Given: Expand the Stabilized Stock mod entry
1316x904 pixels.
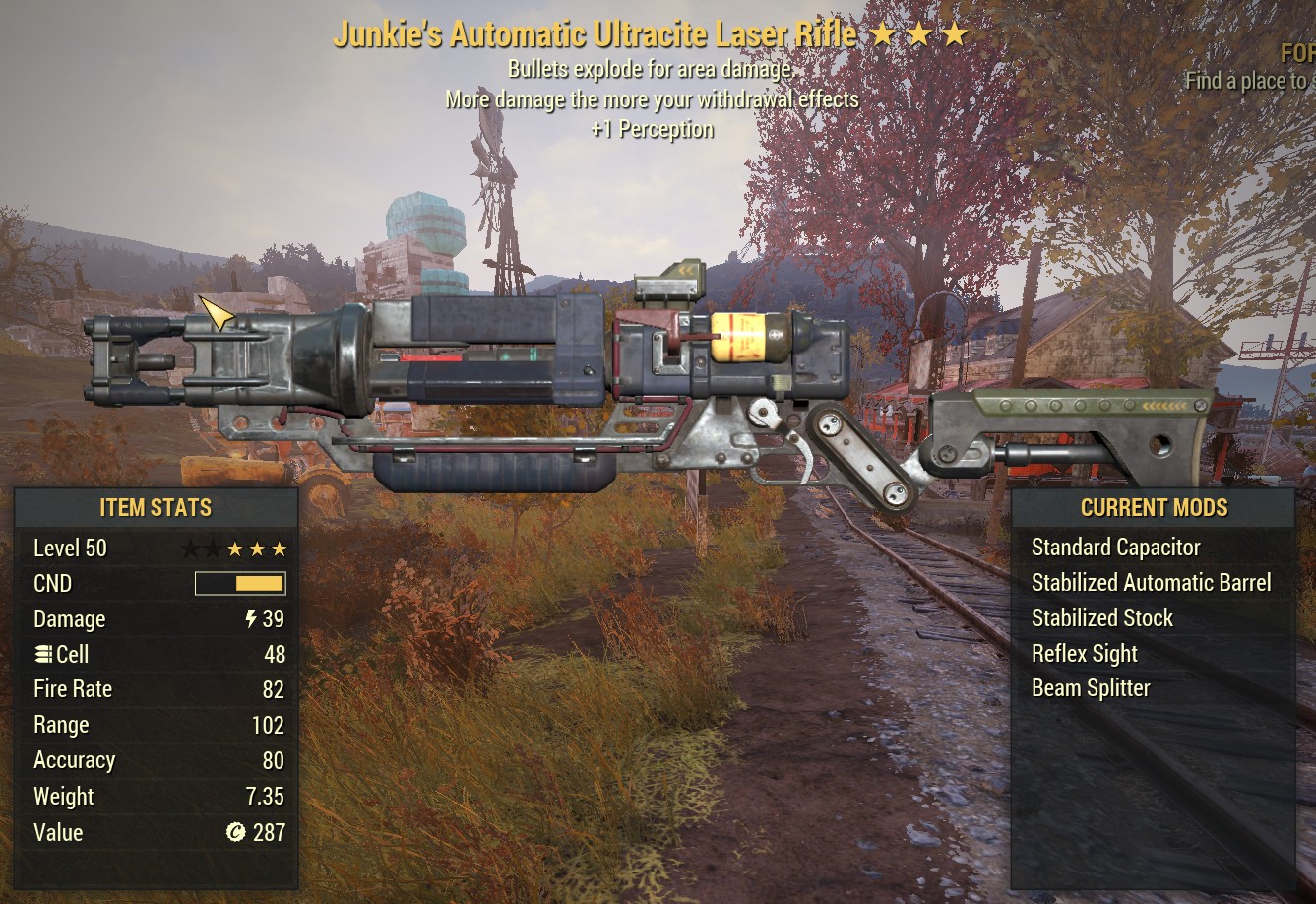Looking at the screenshot, I should point(1101,617).
